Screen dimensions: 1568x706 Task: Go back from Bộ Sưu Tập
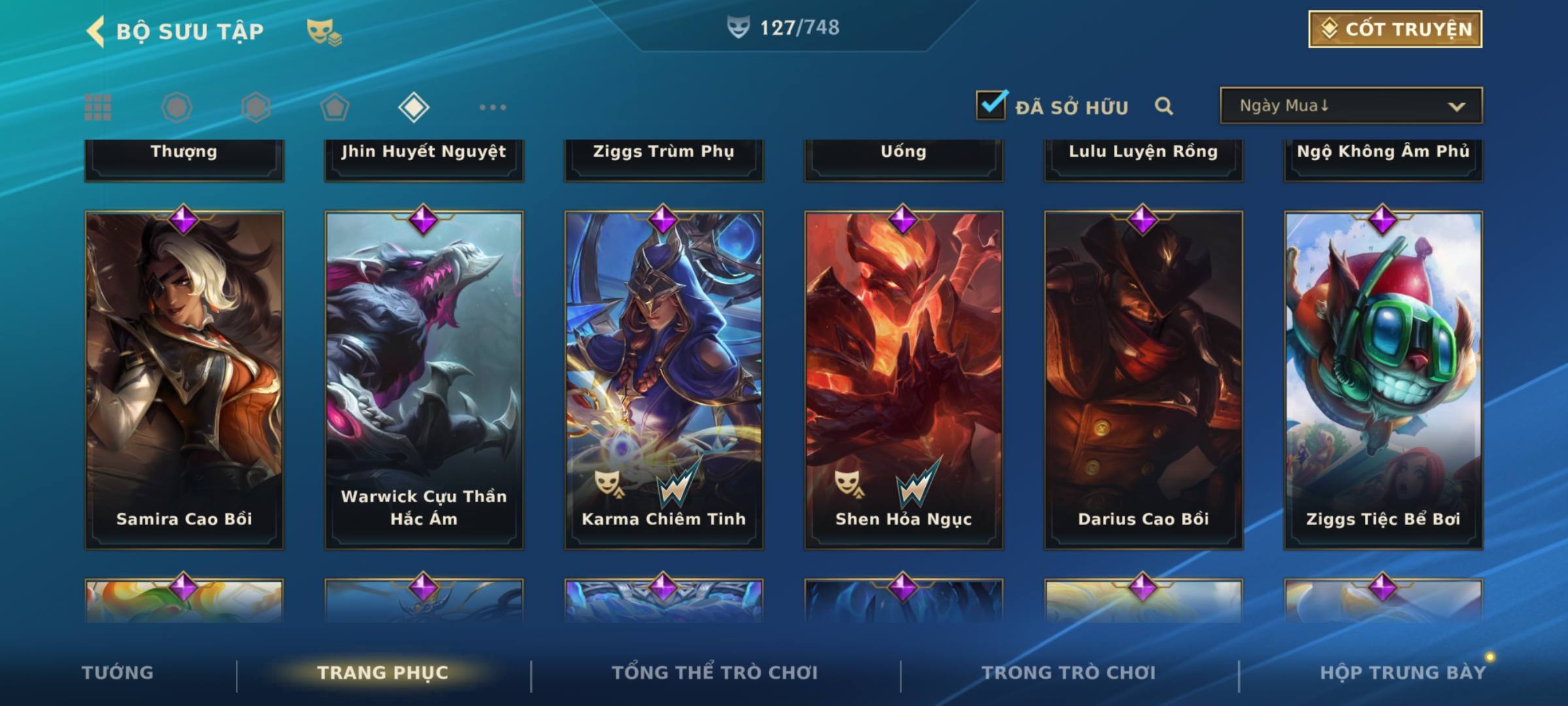click(96, 31)
